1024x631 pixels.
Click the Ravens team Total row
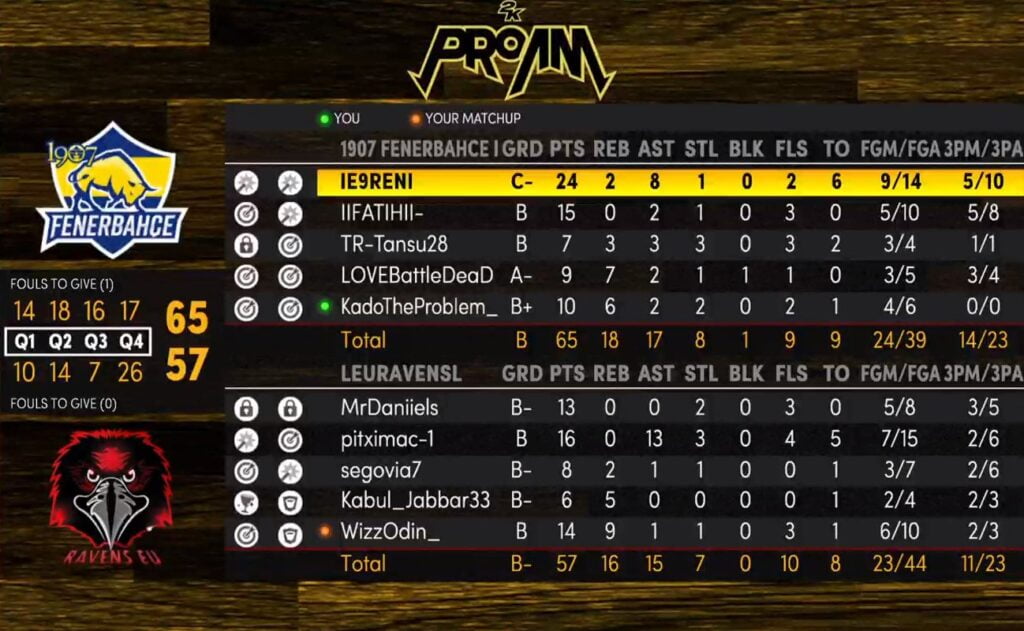pos(620,564)
